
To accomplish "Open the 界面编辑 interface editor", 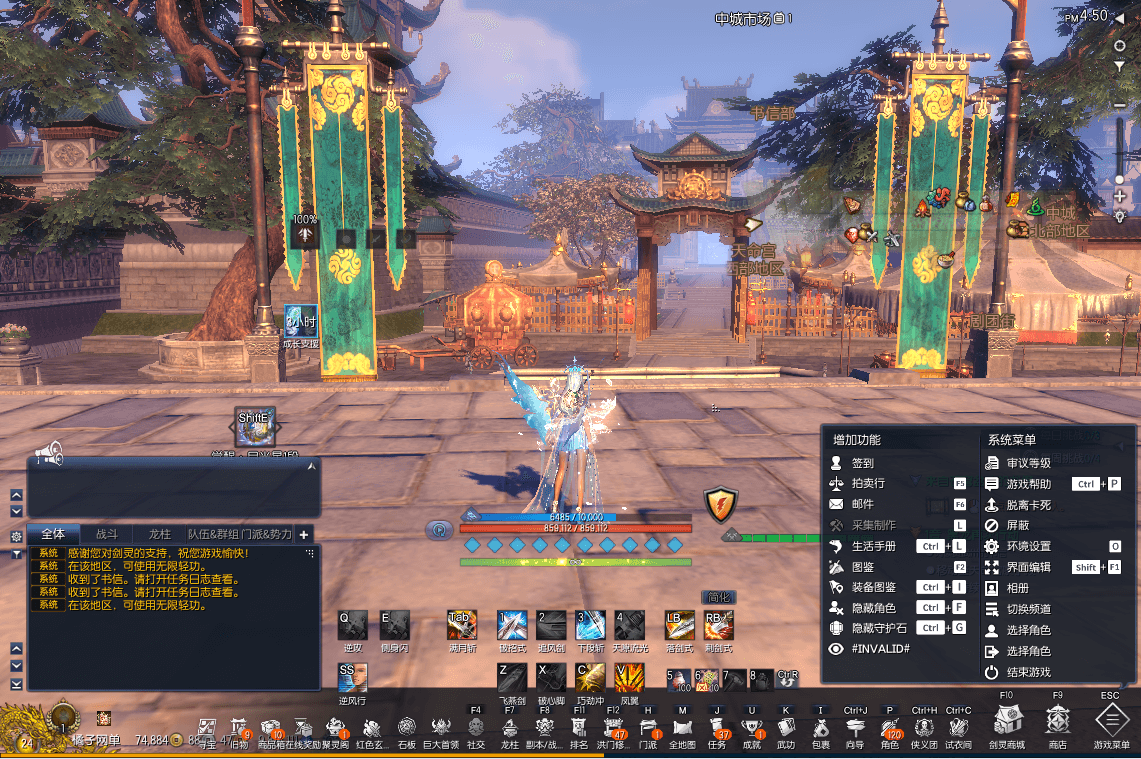I will (x=1028, y=567).
